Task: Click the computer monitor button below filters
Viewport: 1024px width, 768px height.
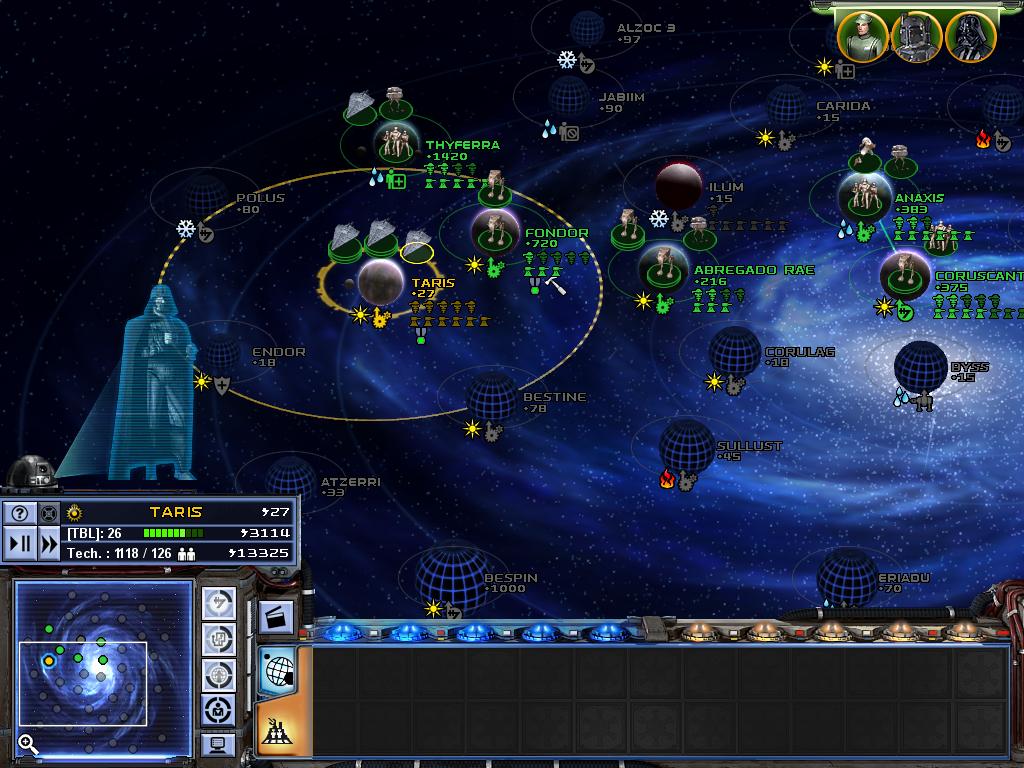Action: tap(219, 744)
